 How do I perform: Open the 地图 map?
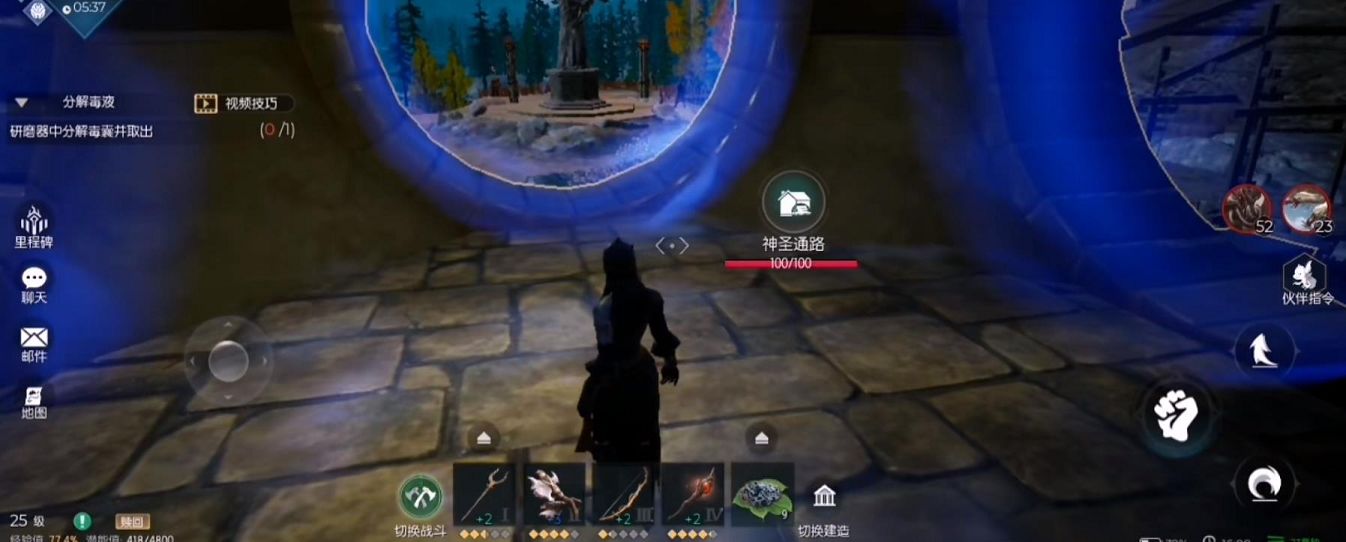click(x=34, y=399)
